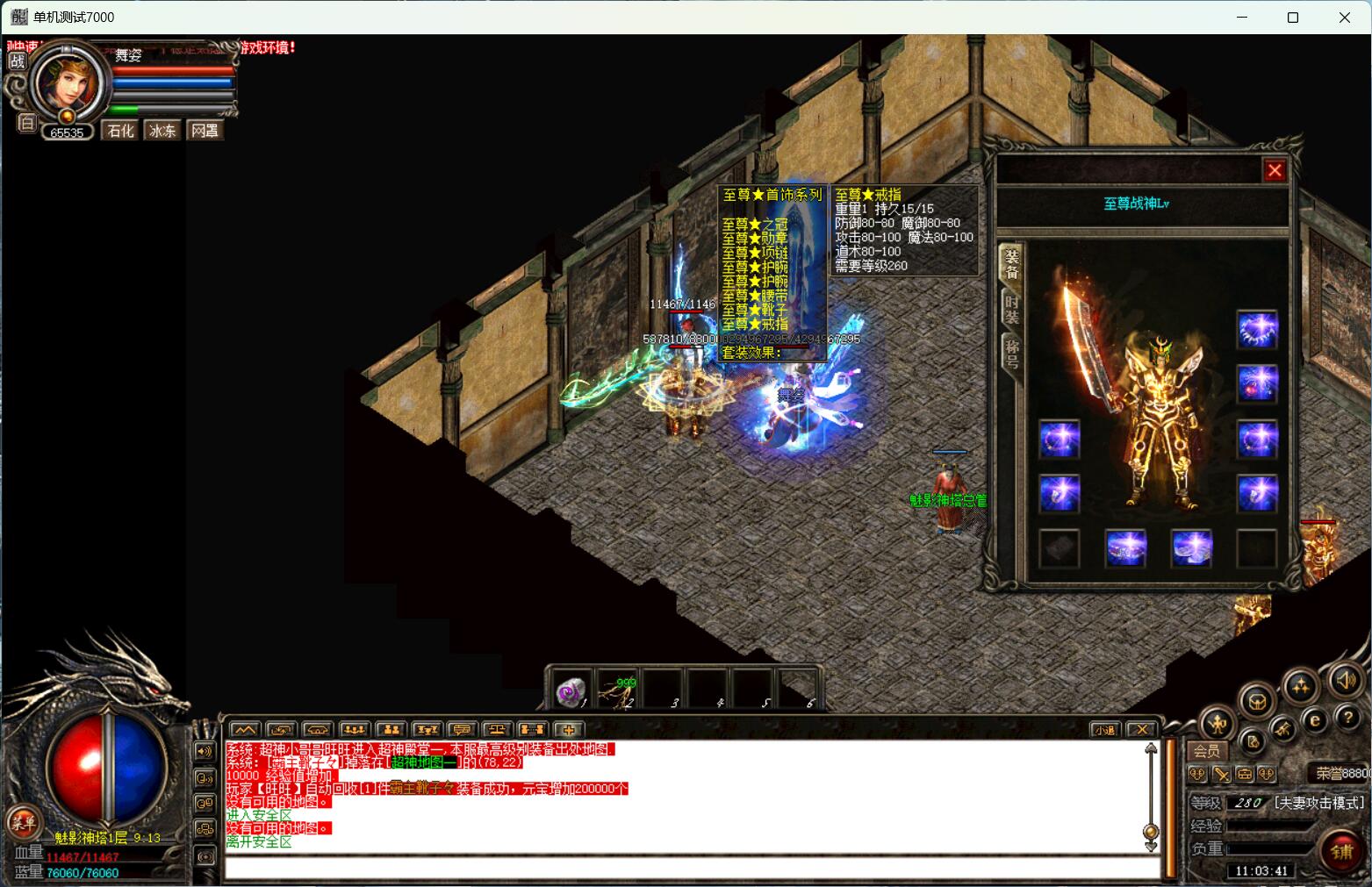The height and width of the screenshot is (887, 1372).
Task: Click the 冰冻 freeze status button
Action: (162, 131)
